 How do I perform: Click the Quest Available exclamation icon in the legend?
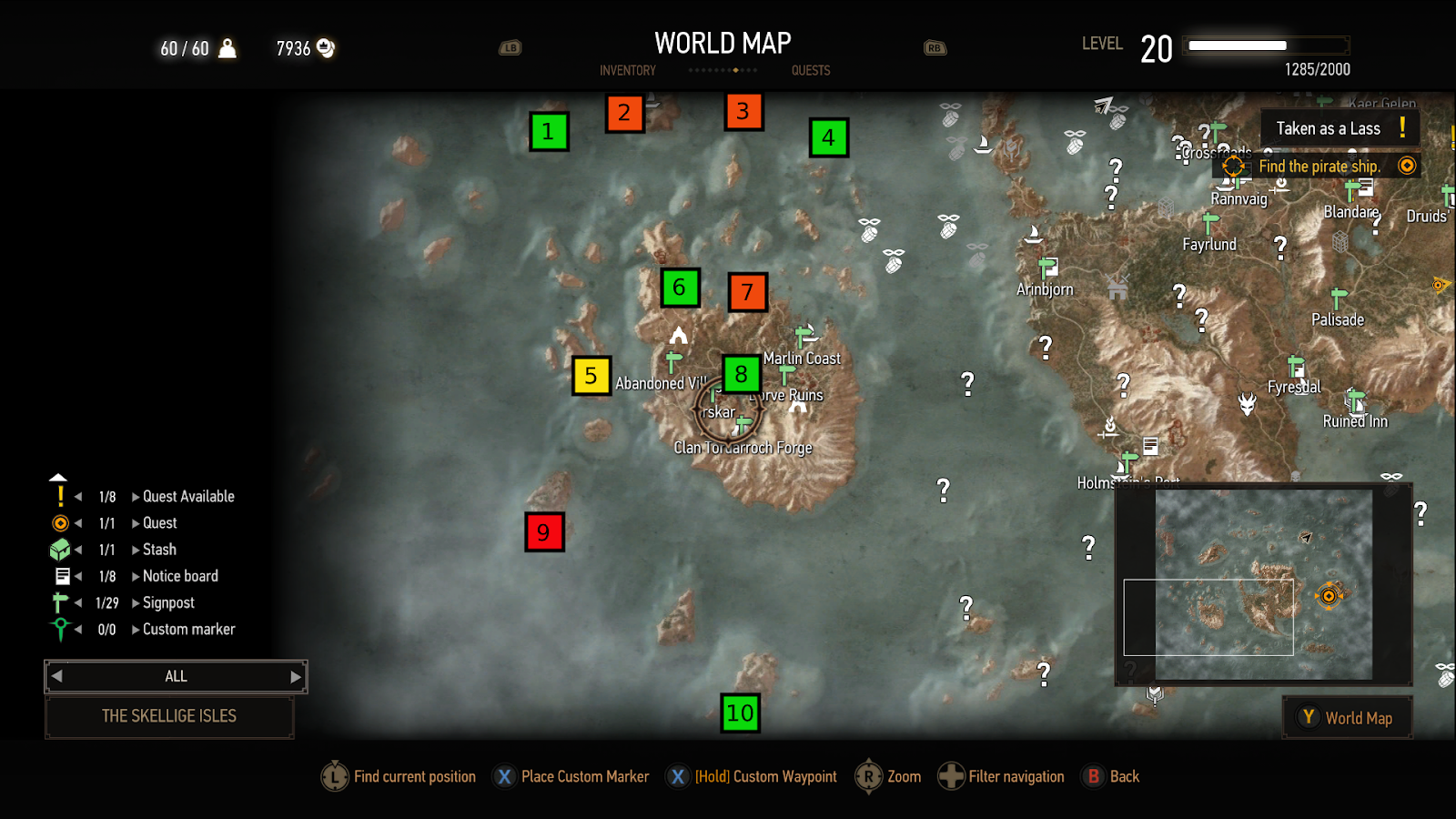tap(60, 496)
